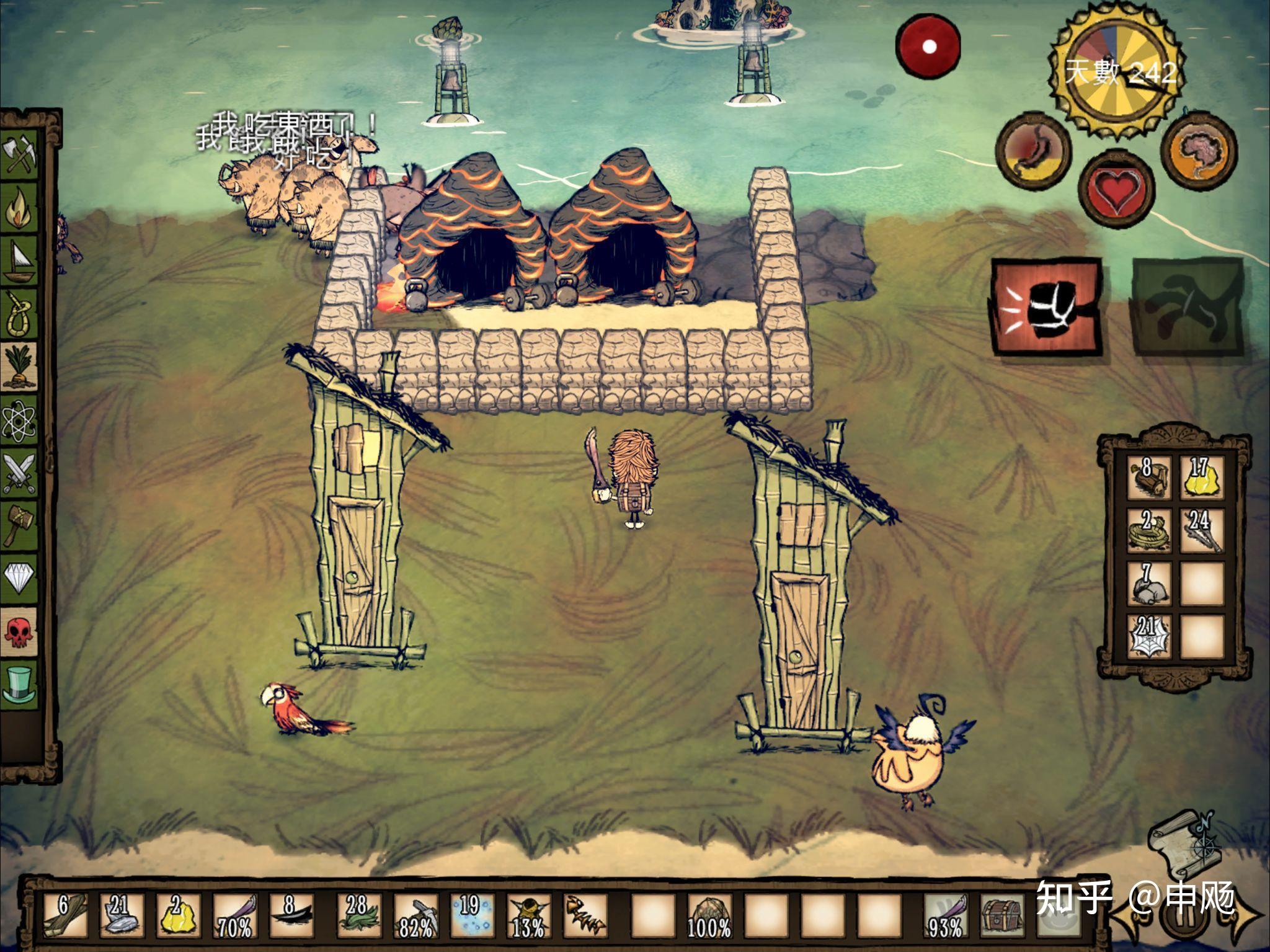The height and width of the screenshot is (952, 1270).
Task: Pick the spider silk stack of 21
Action: coord(1147,636)
